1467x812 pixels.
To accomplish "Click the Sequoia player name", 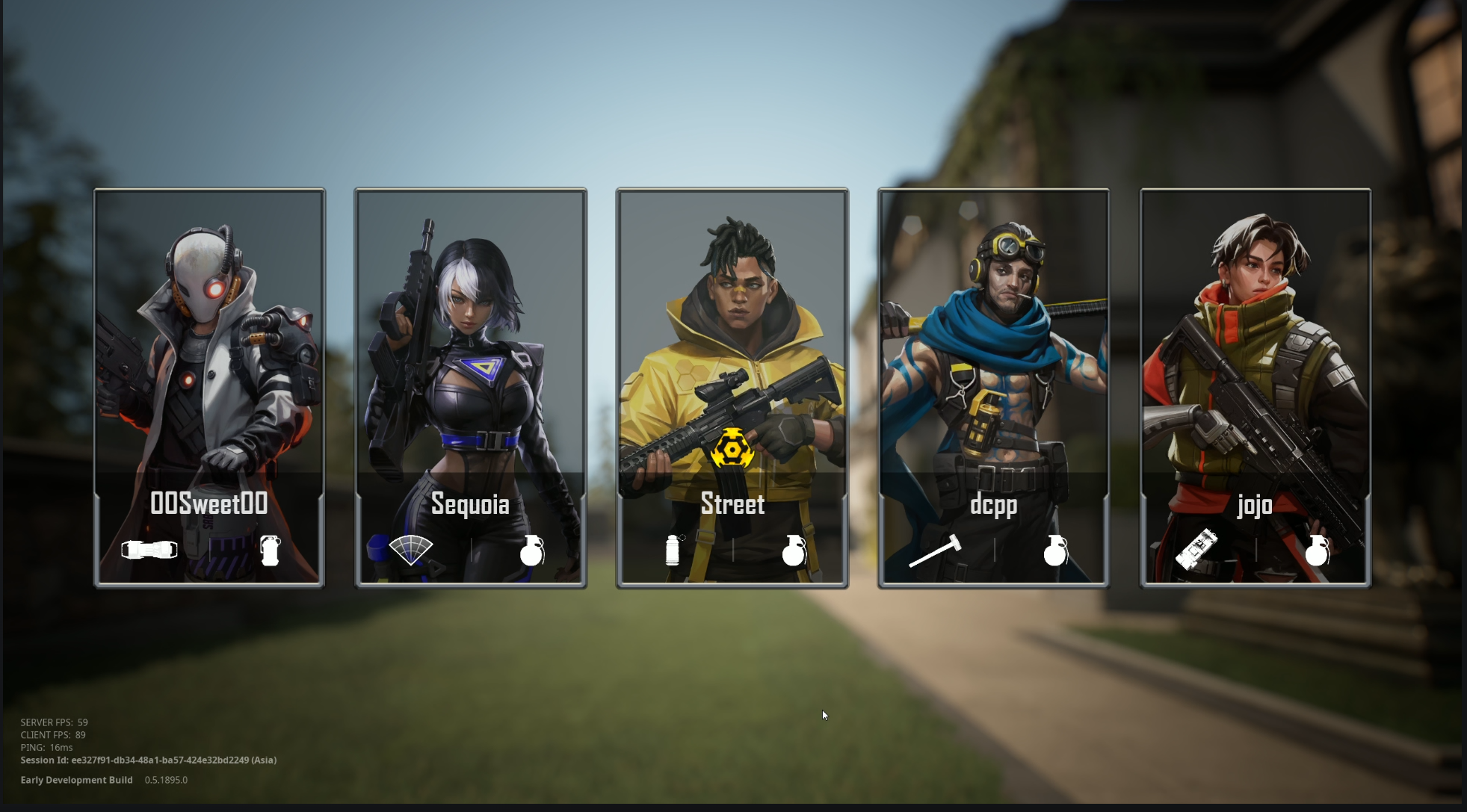I will coord(469,505).
